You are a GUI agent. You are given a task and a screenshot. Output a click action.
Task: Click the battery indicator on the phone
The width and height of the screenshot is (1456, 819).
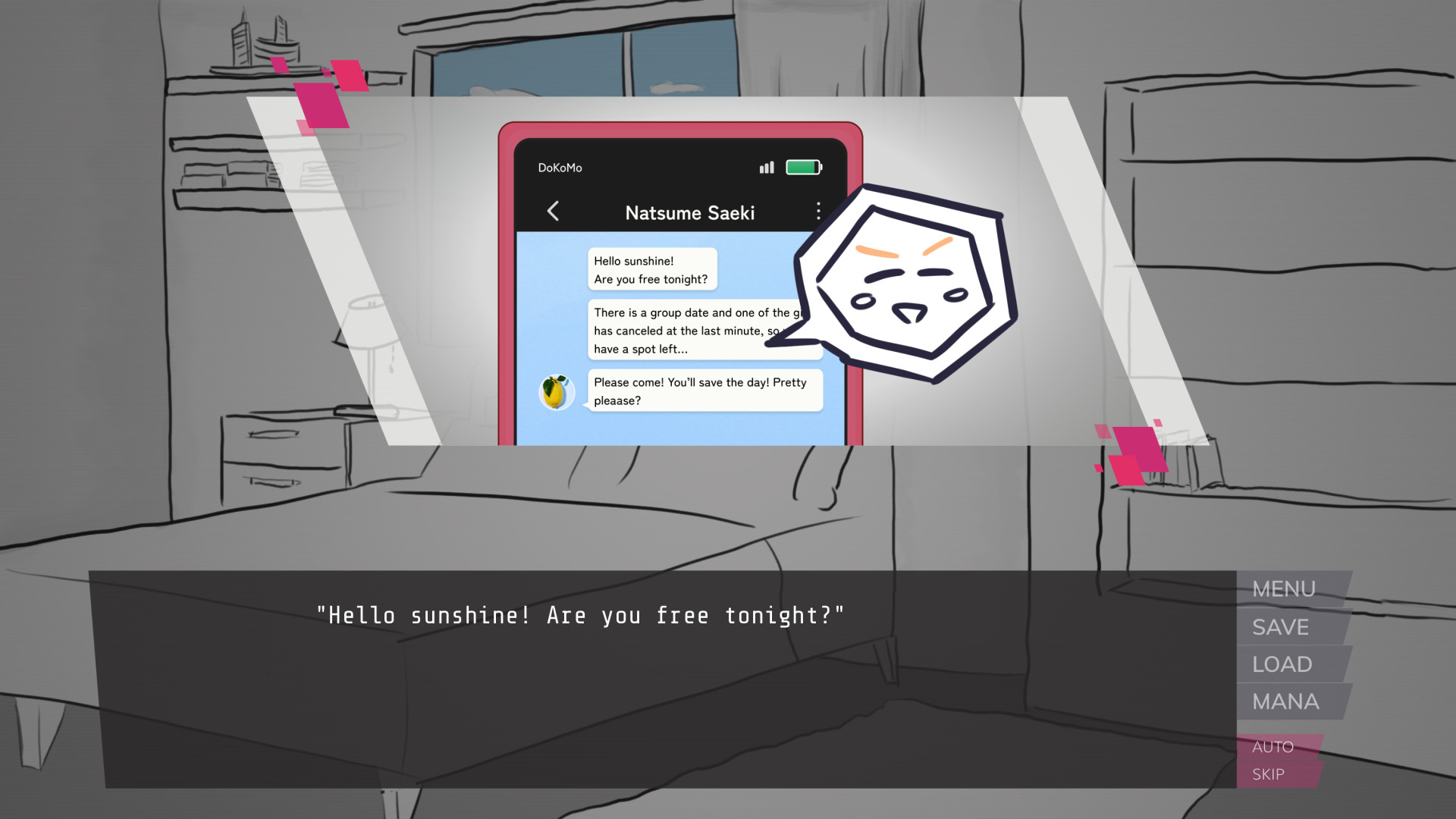pyautogui.click(x=804, y=167)
